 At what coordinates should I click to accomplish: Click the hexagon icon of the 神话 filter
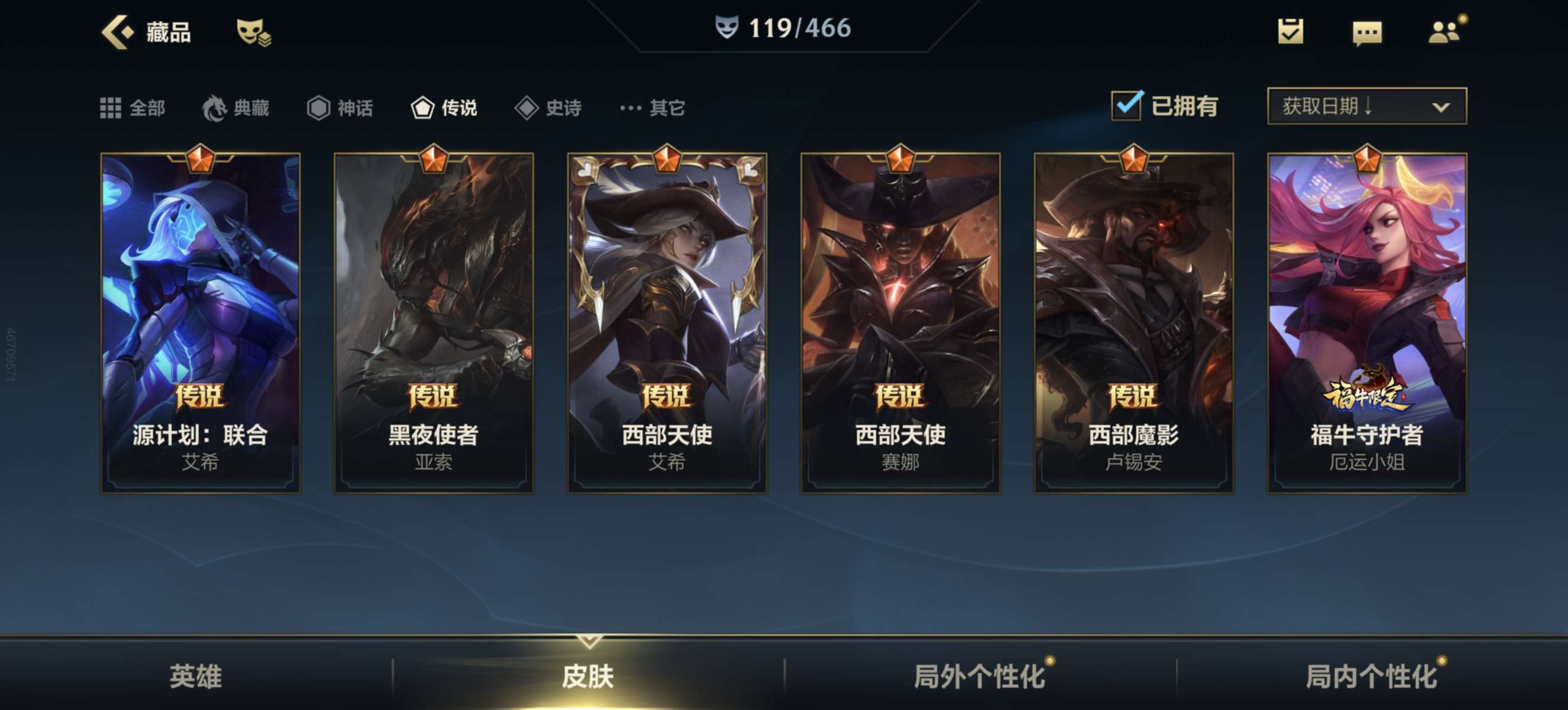tap(316, 108)
